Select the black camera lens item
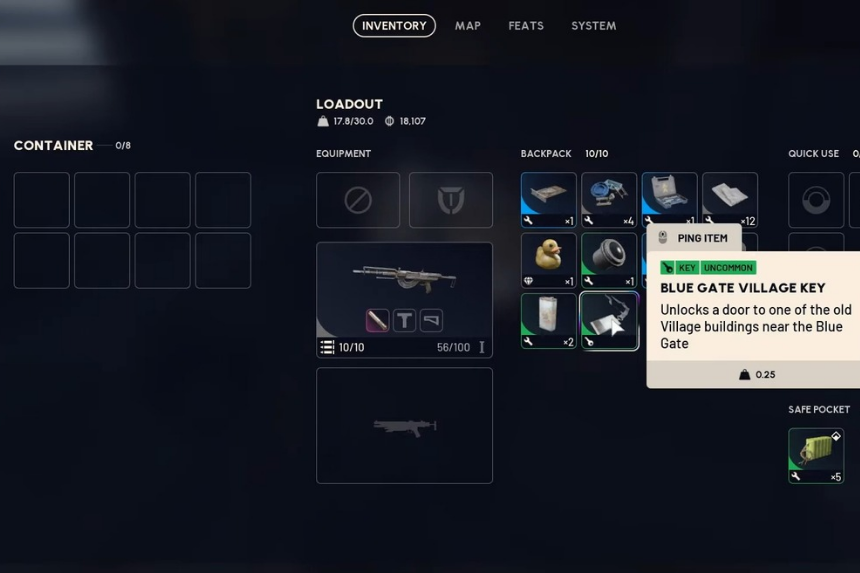 click(609, 260)
